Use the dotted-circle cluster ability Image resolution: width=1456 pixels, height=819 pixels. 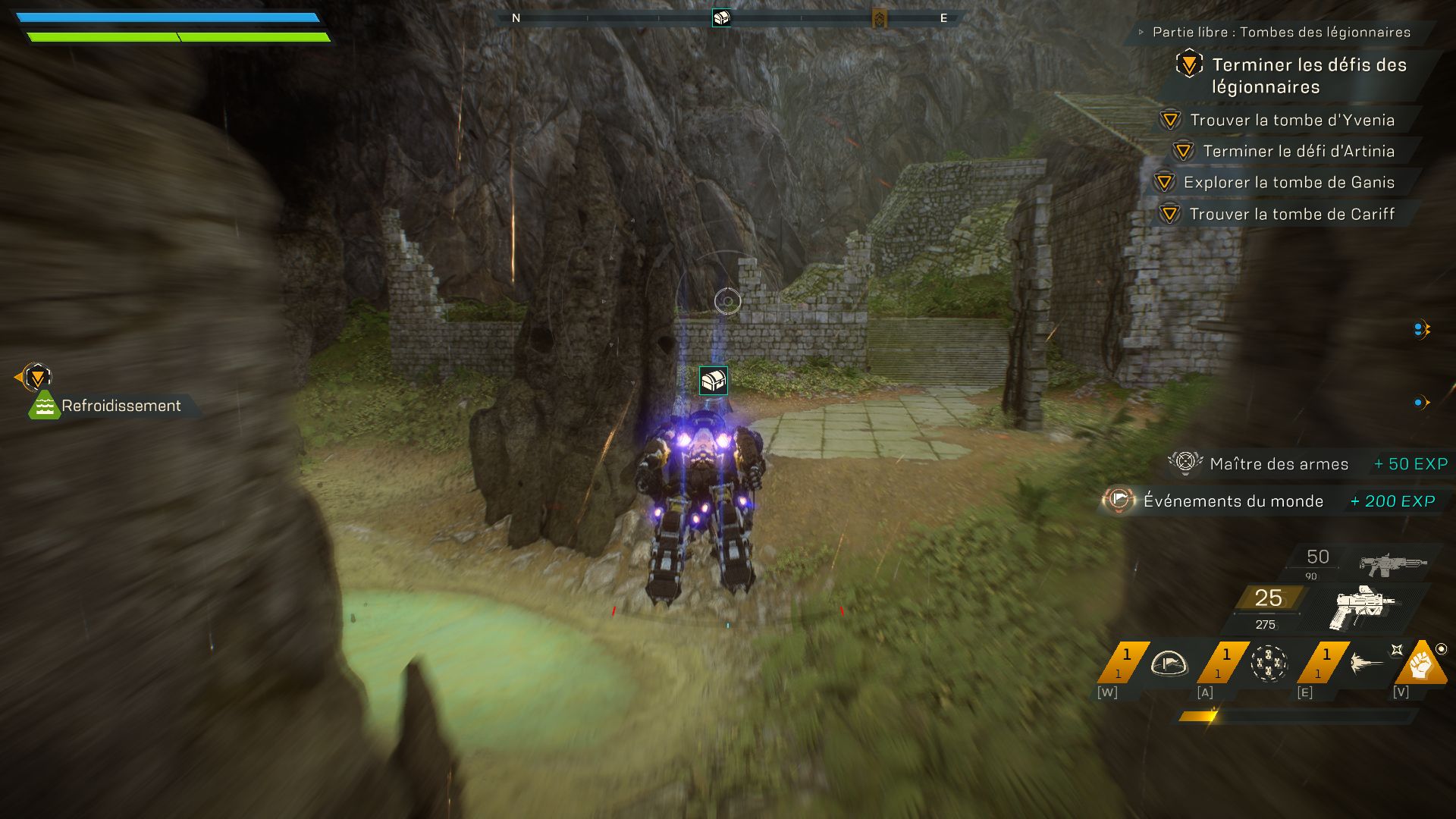coord(1268,664)
